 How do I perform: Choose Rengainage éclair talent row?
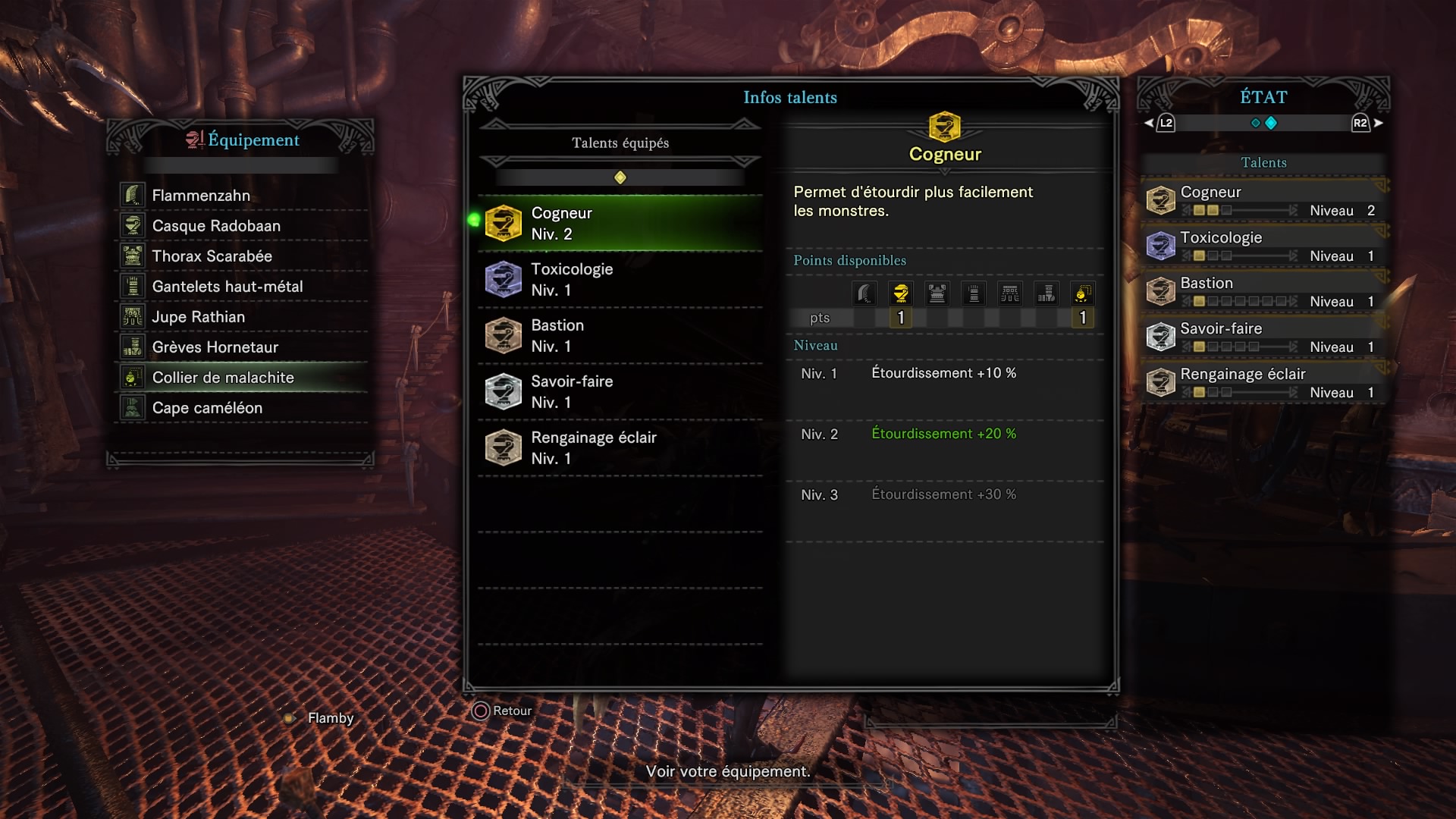point(620,448)
